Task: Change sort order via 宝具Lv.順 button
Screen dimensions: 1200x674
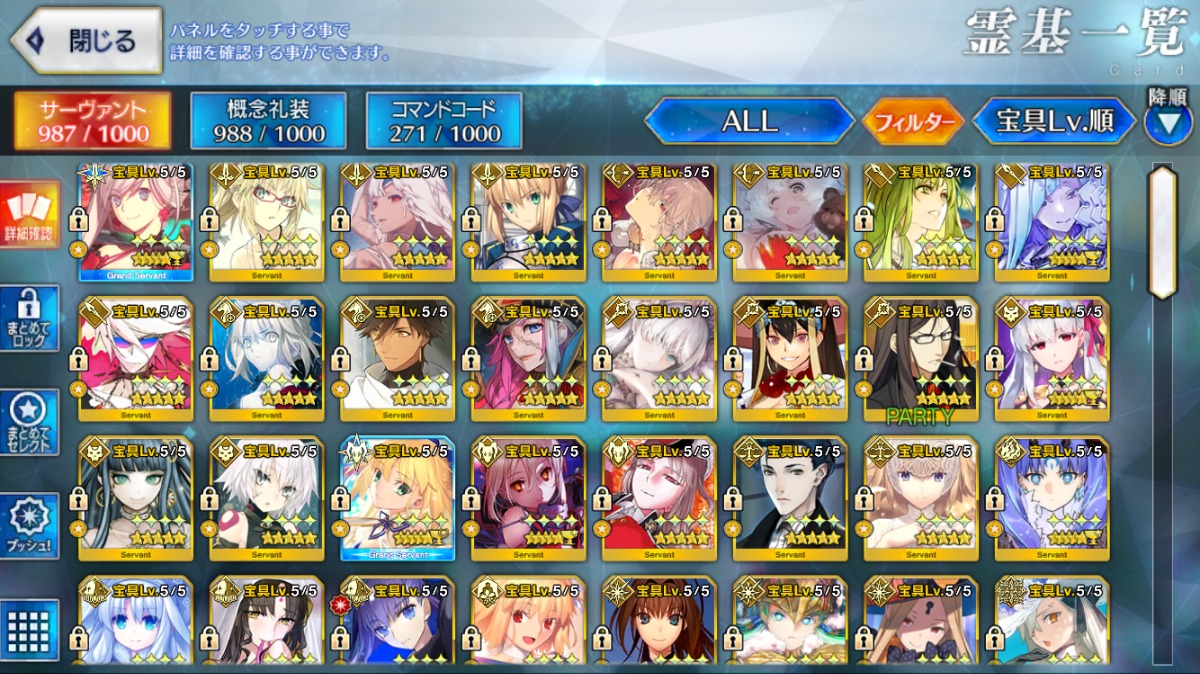Action: tap(1055, 122)
